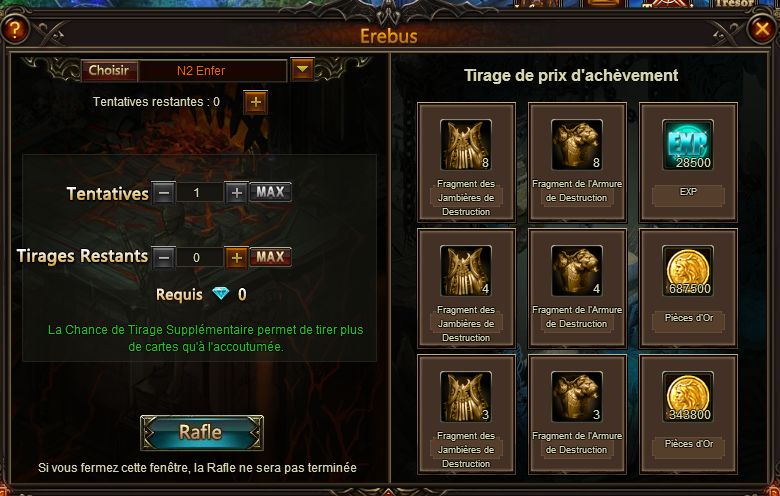Click the Choisir button
The image size is (780, 496).
tap(108, 71)
